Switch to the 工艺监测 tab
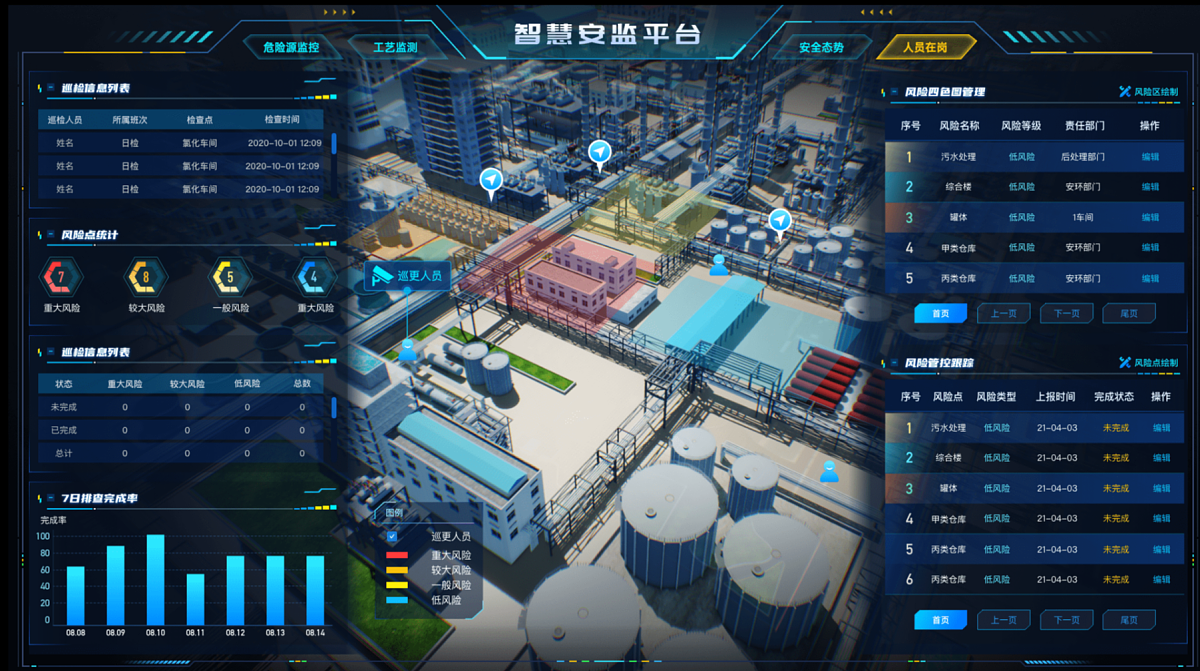1200x671 pixels. tap(394, 47)
